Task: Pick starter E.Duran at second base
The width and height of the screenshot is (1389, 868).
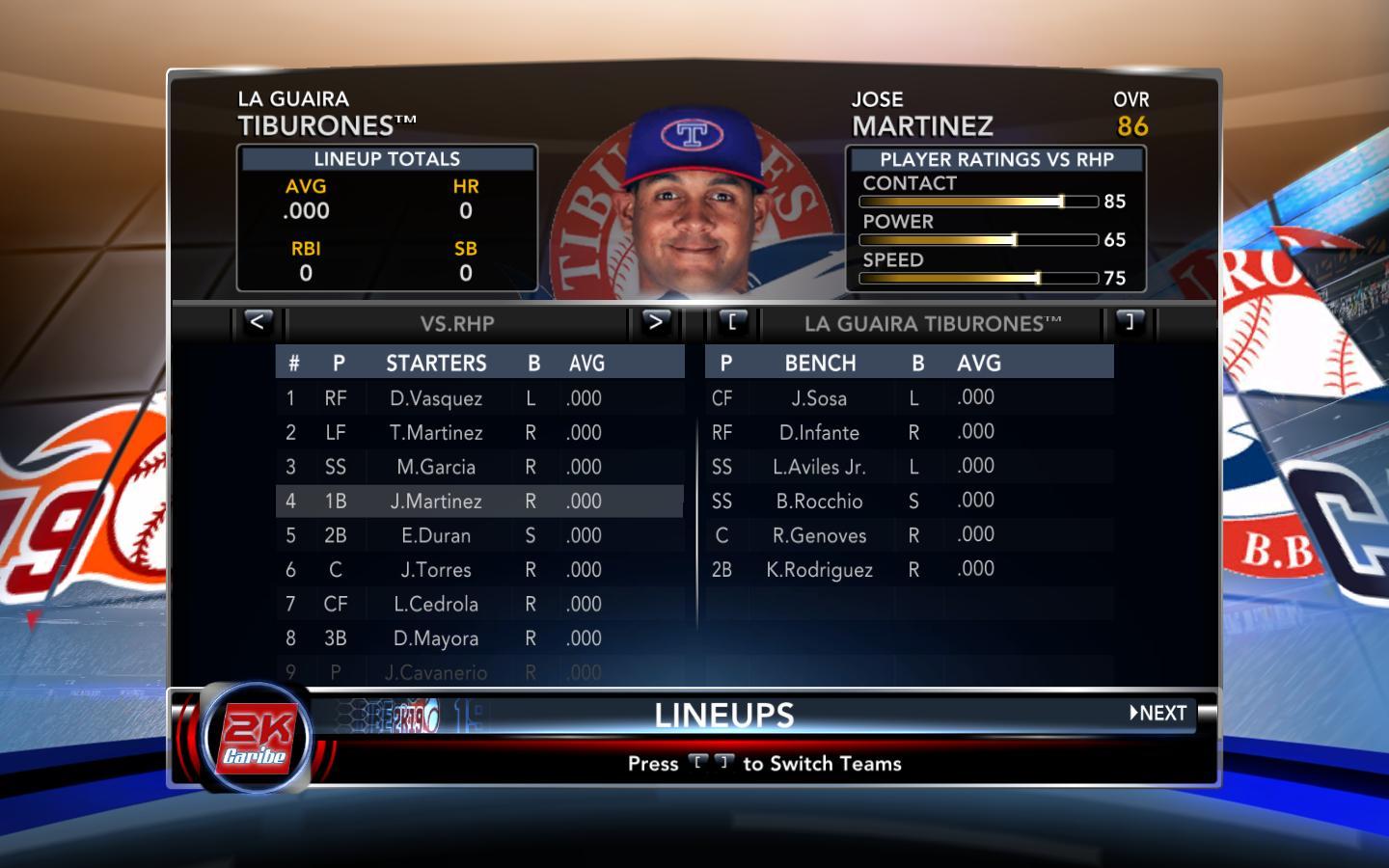Action: (x=436, y=535)
